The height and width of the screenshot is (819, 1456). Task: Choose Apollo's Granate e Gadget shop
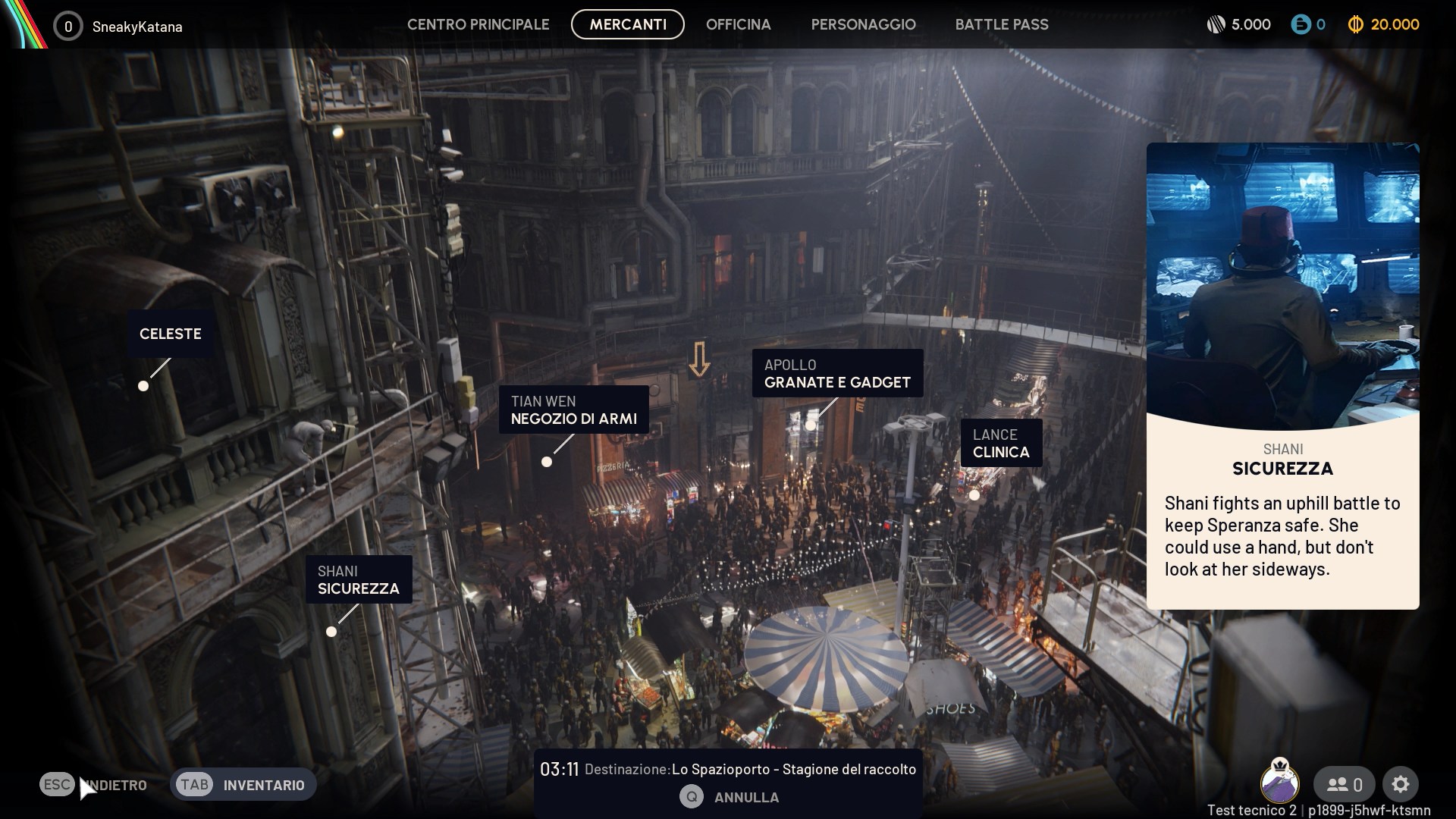[837, 374]
